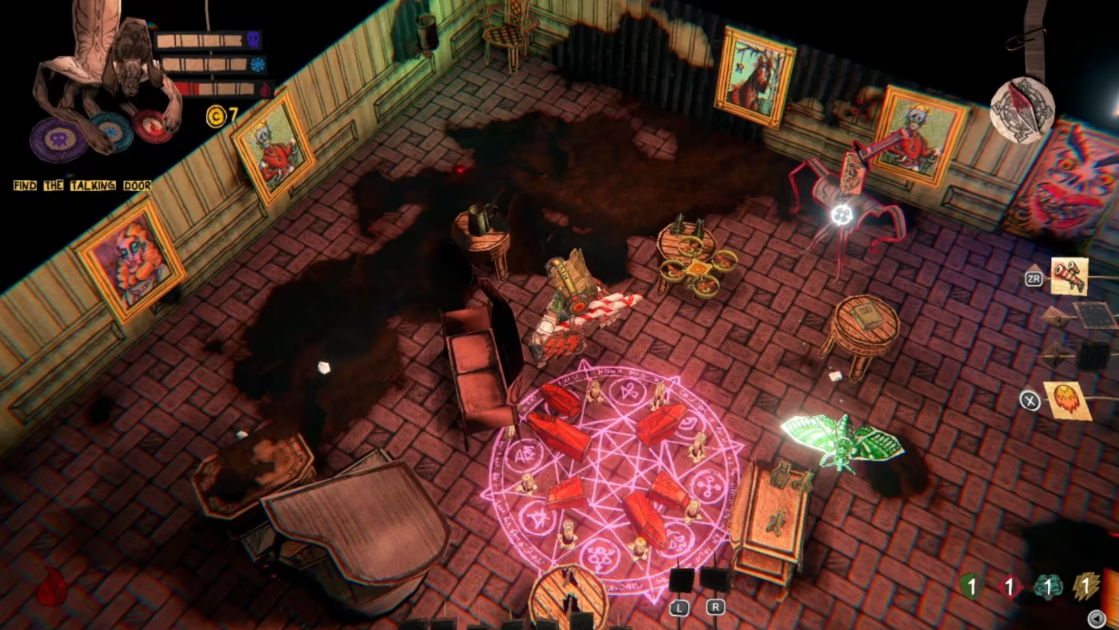Screen dimensions: 1119x630
Task: Click the blue snowflake token
Action: [112, 131]
